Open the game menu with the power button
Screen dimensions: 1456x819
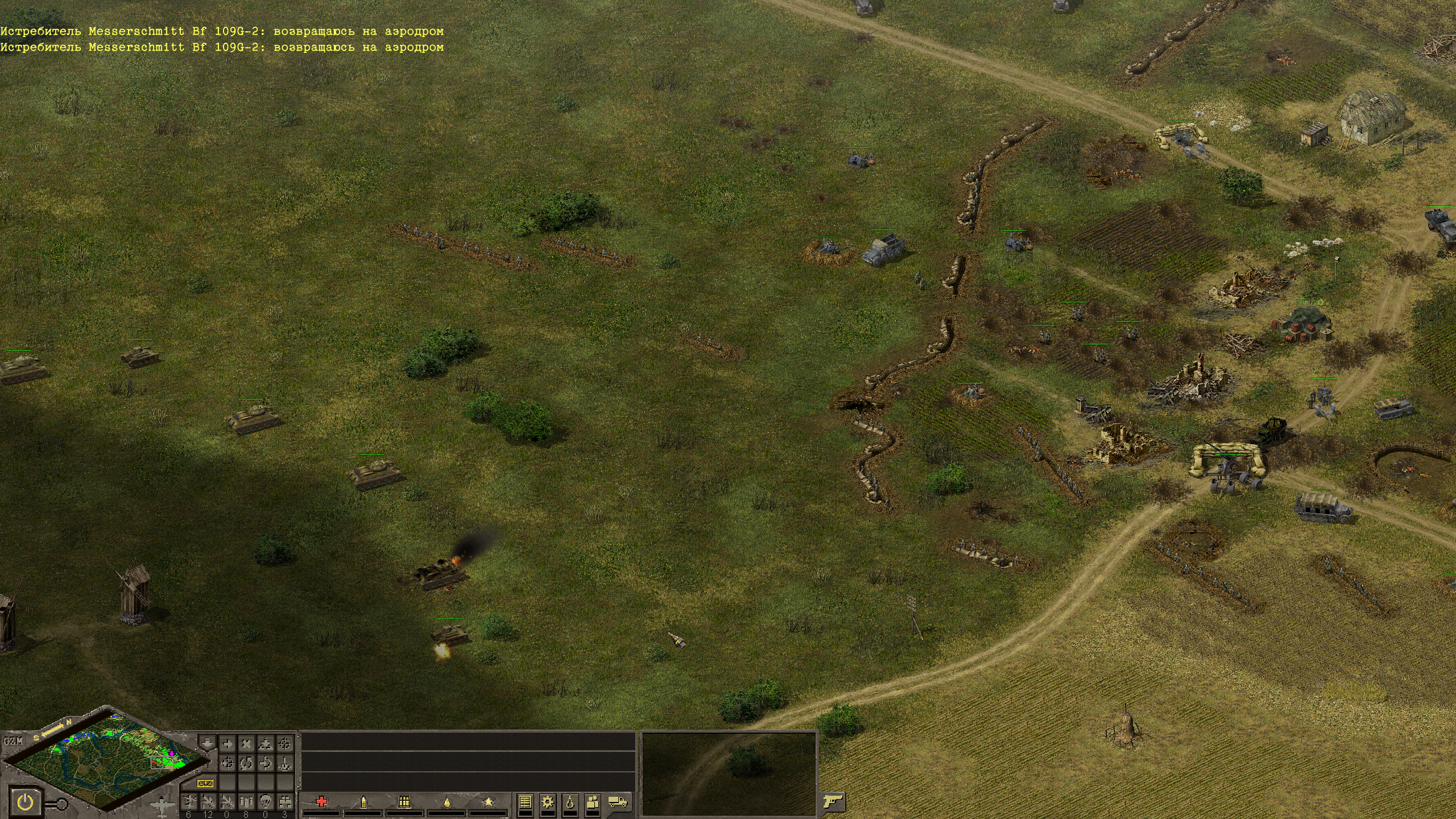pyautogui.click(x=25, y=803)
